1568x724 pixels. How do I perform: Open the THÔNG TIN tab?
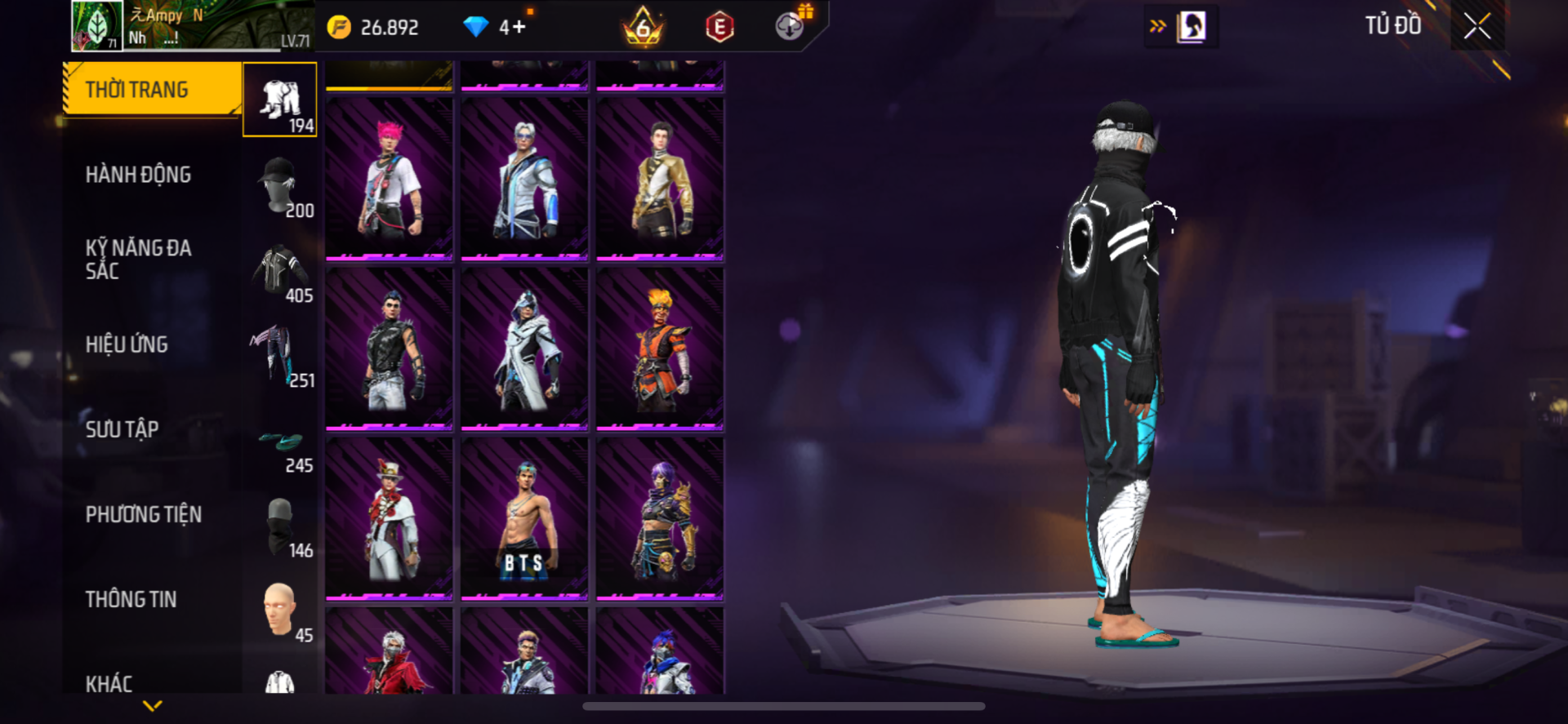[131, 599]
